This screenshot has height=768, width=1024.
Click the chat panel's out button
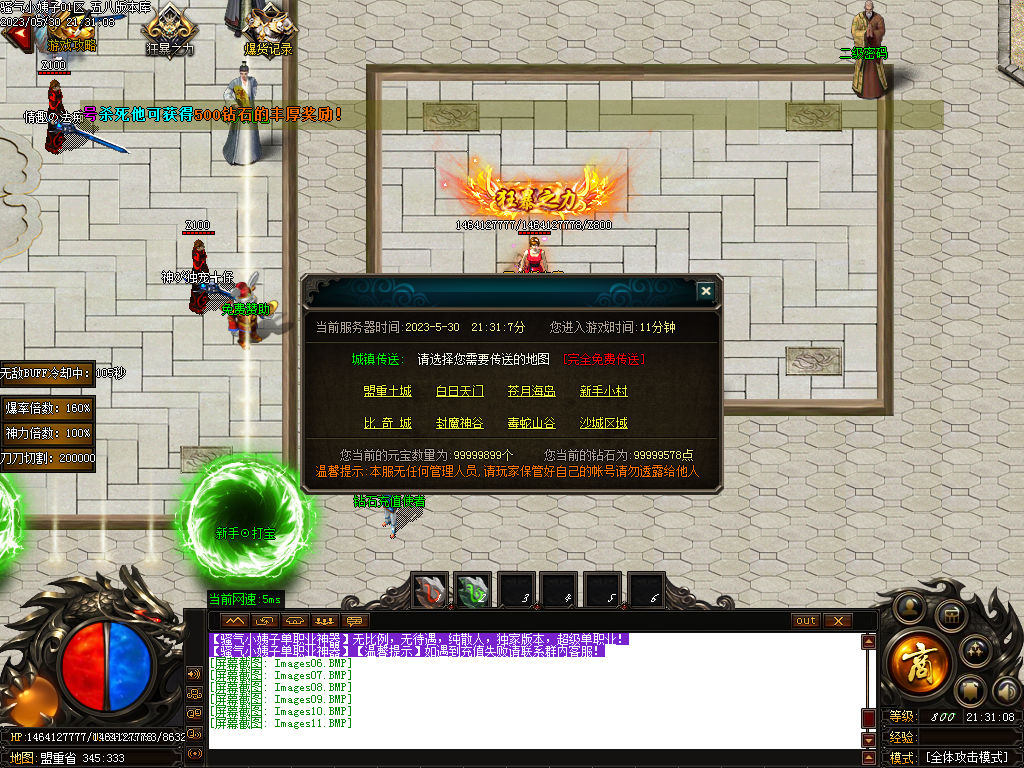tap(806, 621)
